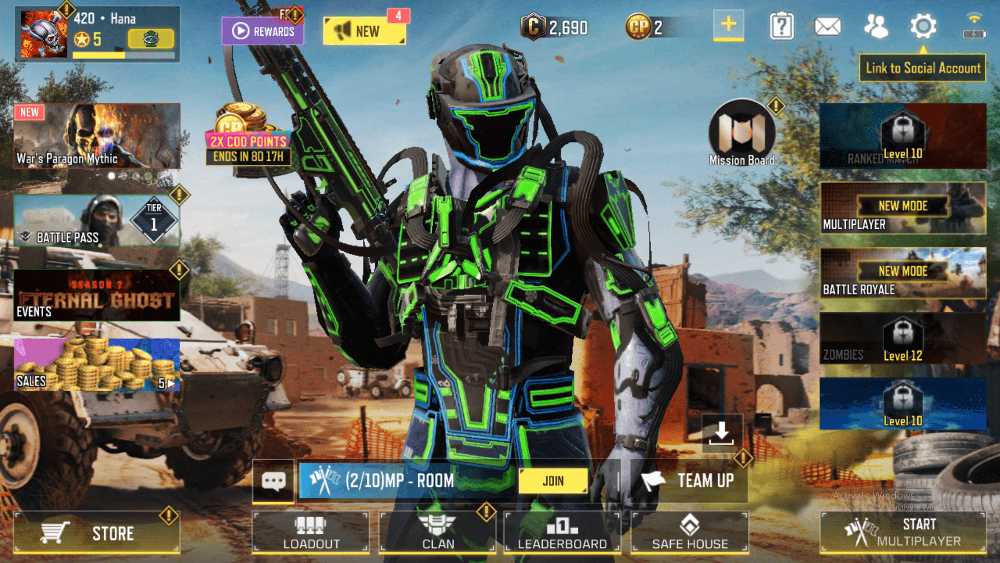Open the mail inbox
Screen dimensions: 1000x563
pos(827,27)
